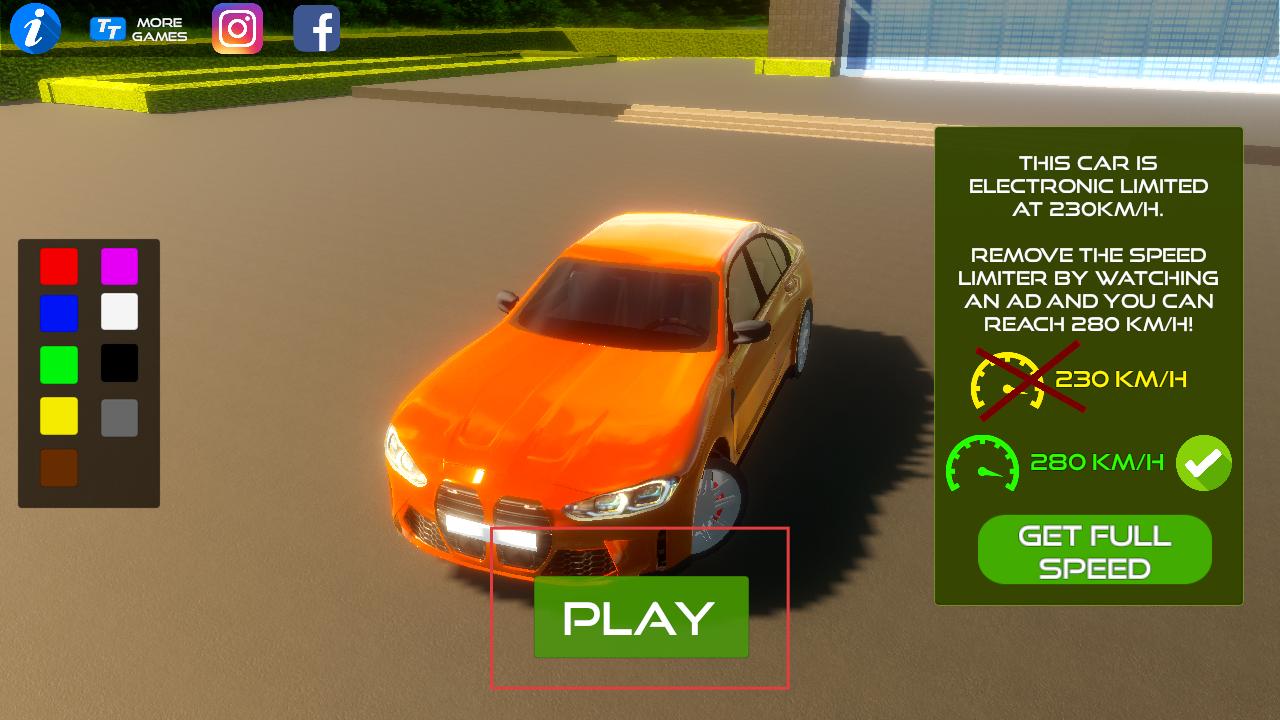Open the Facebook page icon
The height and width of the screenshot is (720, 1280).
(x=317, y=29)
